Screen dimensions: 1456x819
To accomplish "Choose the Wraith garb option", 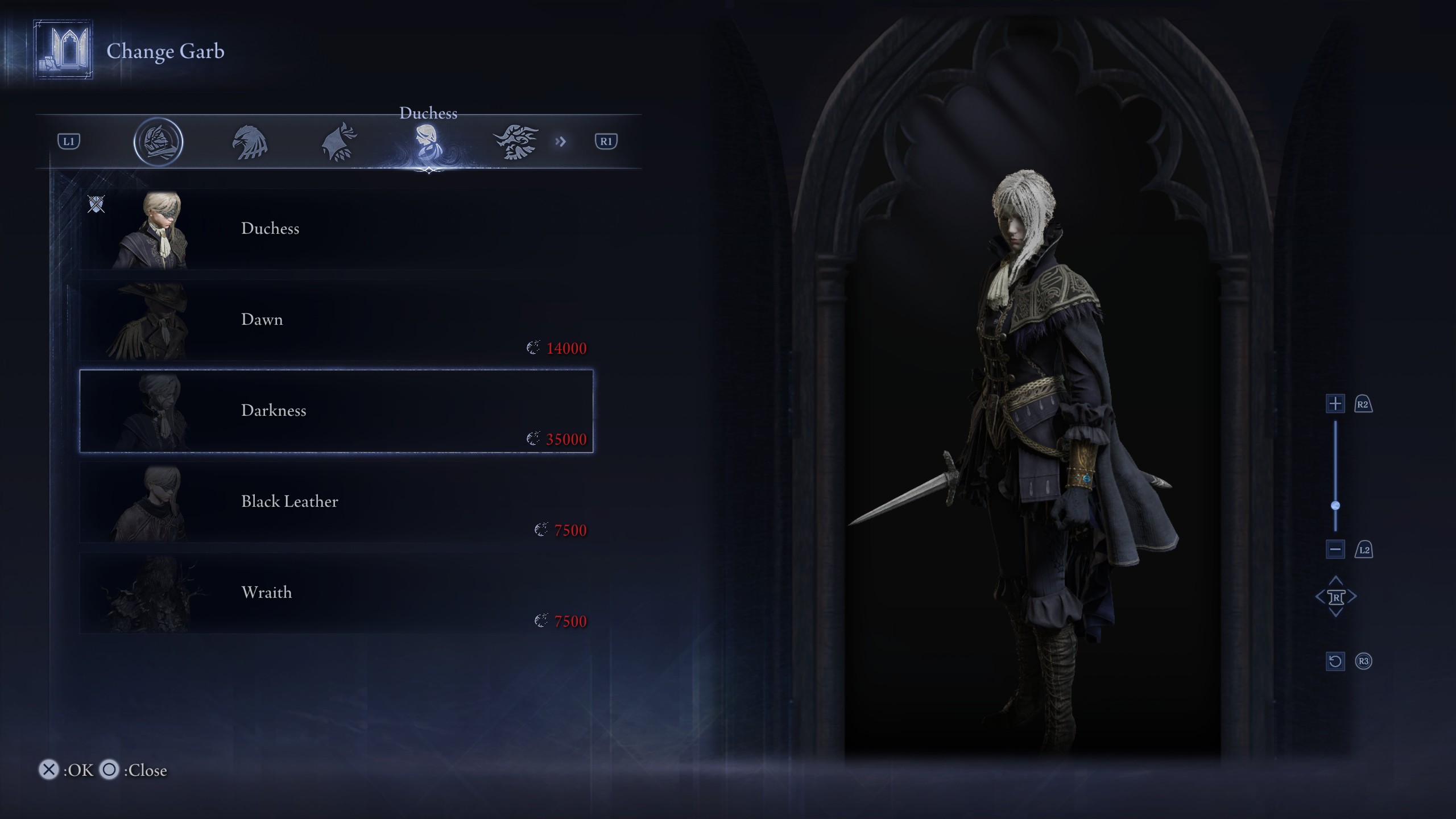I will [336, 593].
